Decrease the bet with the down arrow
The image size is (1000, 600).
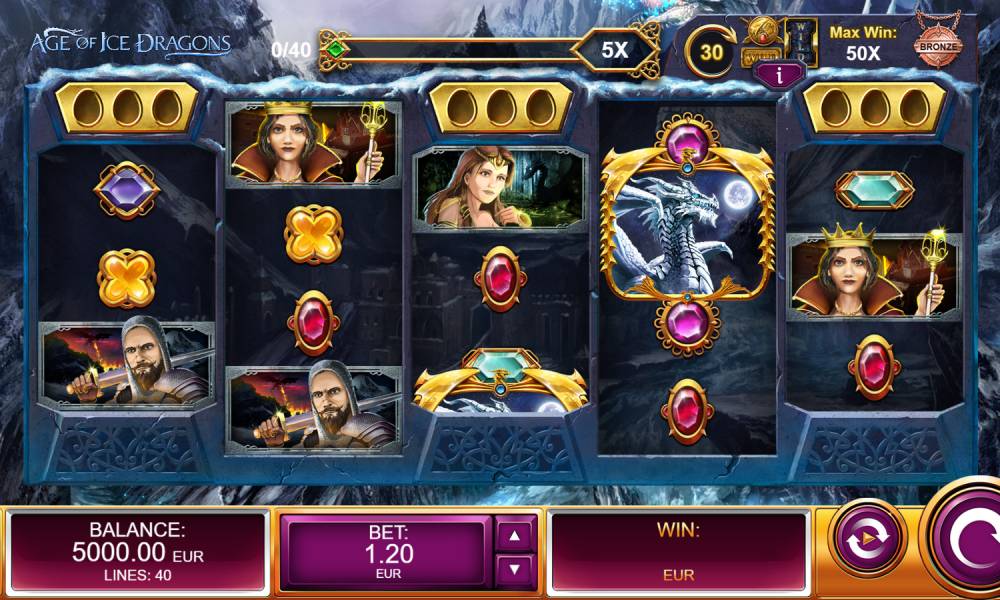(x=515, y=570)
